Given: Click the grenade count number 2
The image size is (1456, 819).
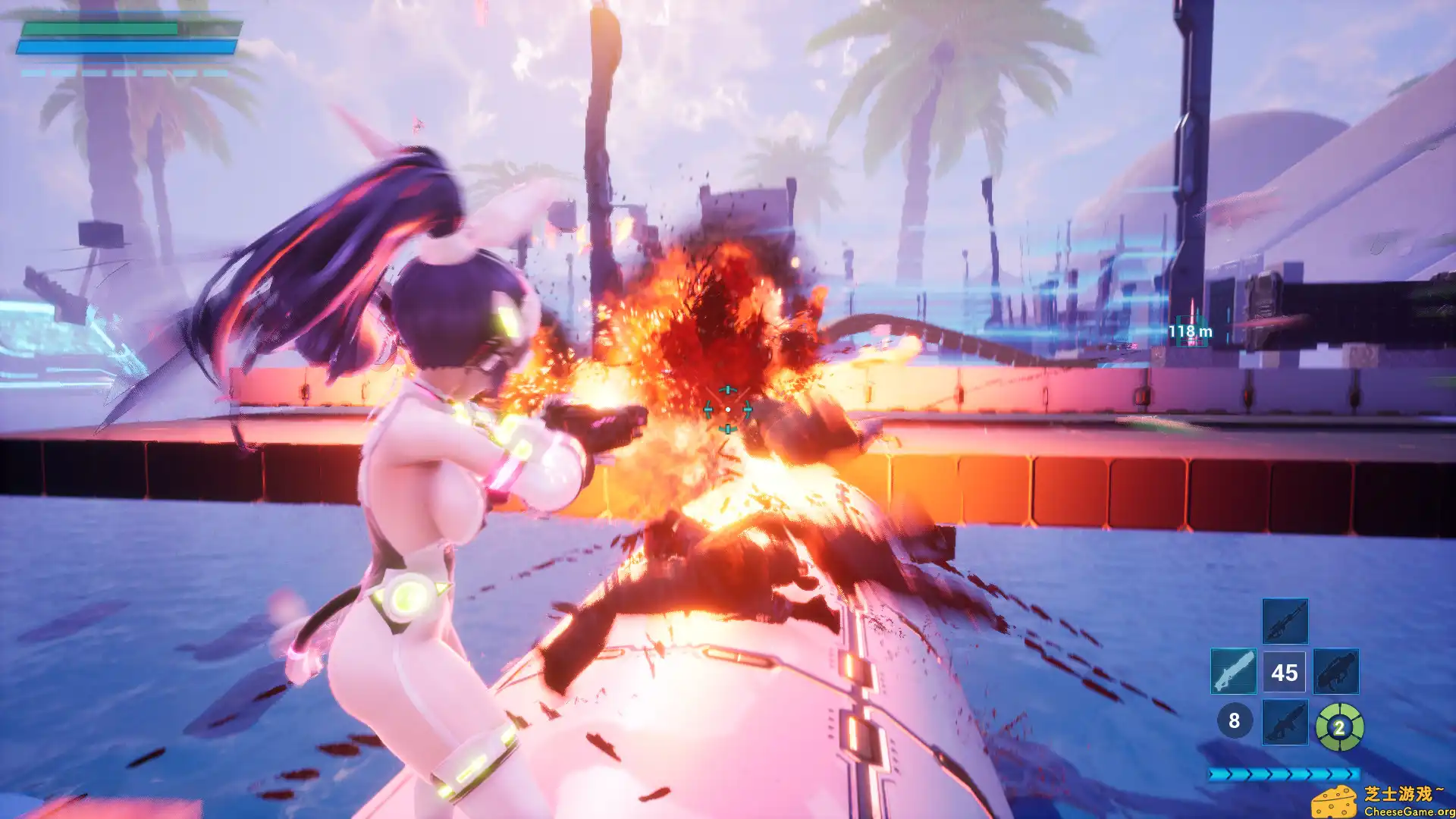Looking at the screenshot, I should [x=1339, y=726].
